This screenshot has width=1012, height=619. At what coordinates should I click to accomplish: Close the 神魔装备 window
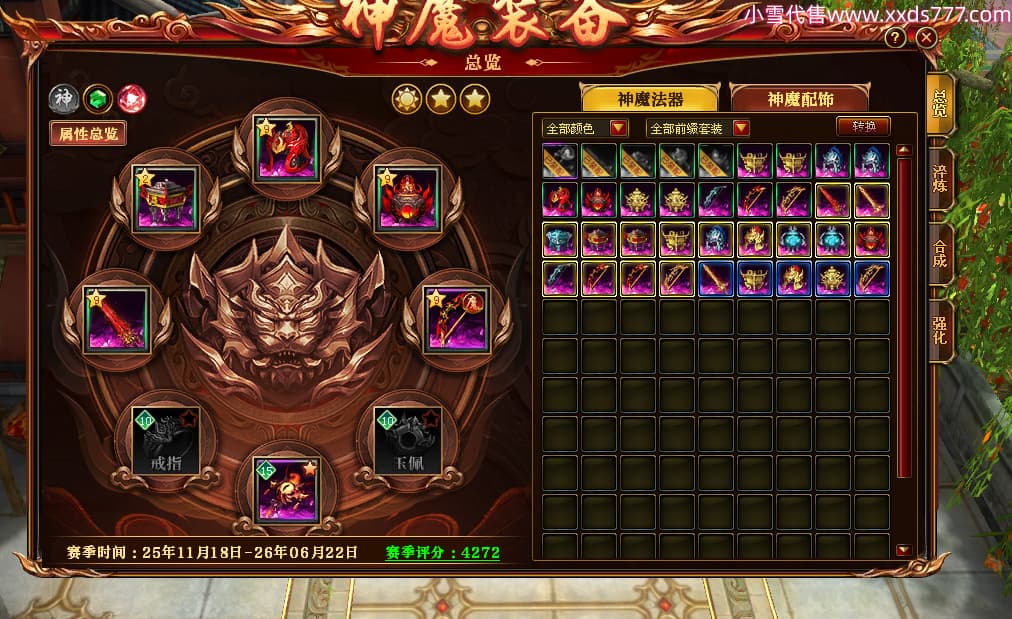click(926, 38)
